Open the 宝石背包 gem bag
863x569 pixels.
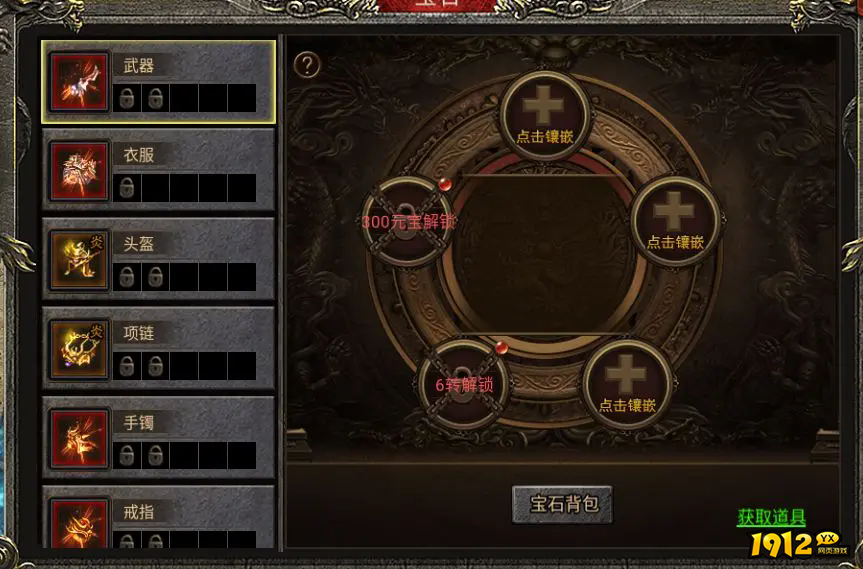(562, 504)
